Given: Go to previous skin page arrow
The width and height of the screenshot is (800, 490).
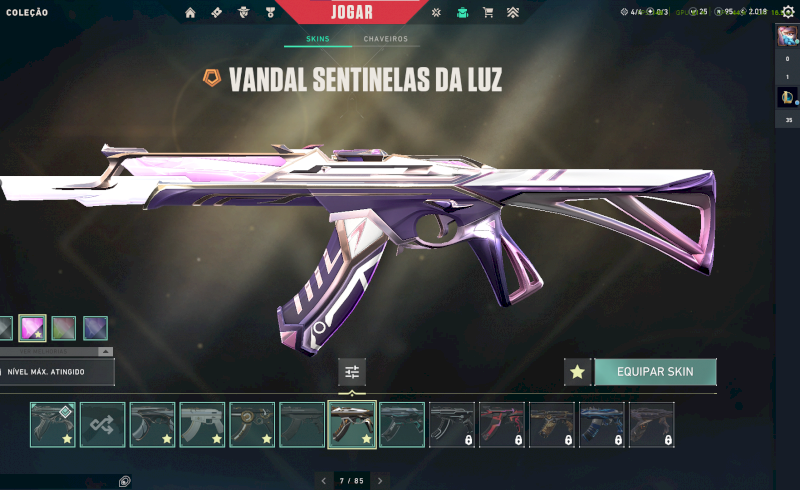Looking at the screenshot, I should tap(323, 481).
